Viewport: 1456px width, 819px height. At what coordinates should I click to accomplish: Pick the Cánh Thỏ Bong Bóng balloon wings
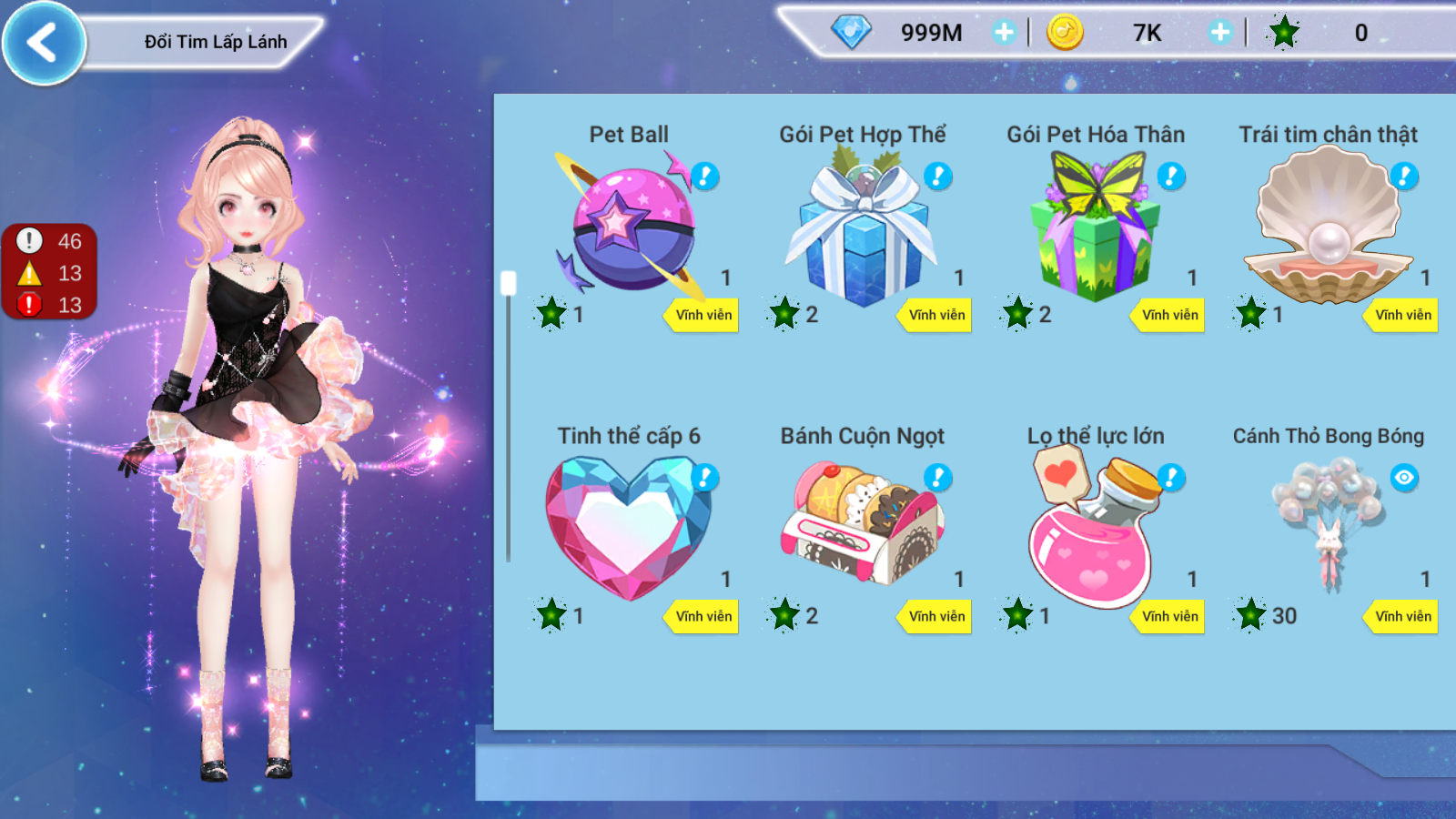pyautogui.click(x=1329, y=523)
